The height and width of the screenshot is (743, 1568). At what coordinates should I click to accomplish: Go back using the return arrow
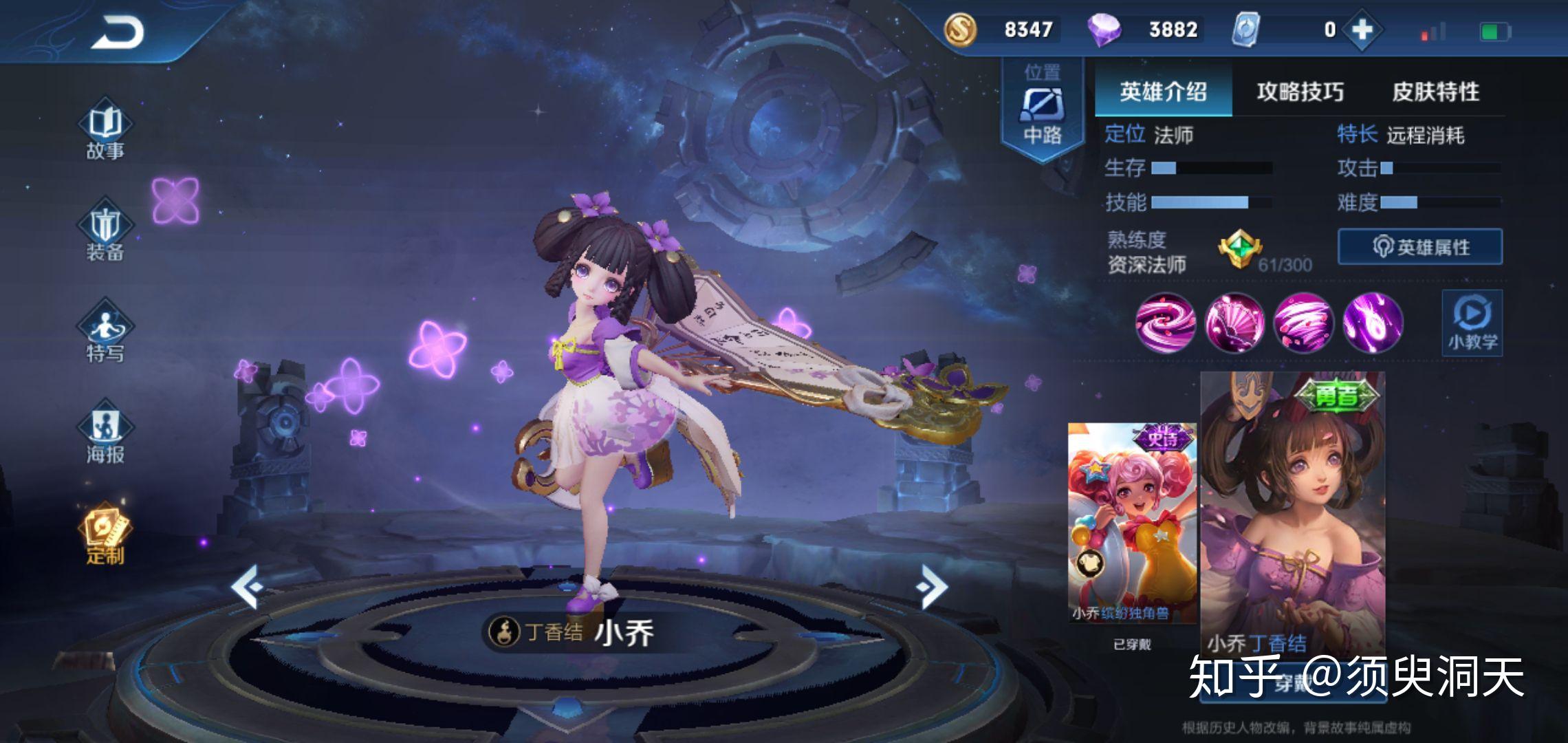(117, 32)
